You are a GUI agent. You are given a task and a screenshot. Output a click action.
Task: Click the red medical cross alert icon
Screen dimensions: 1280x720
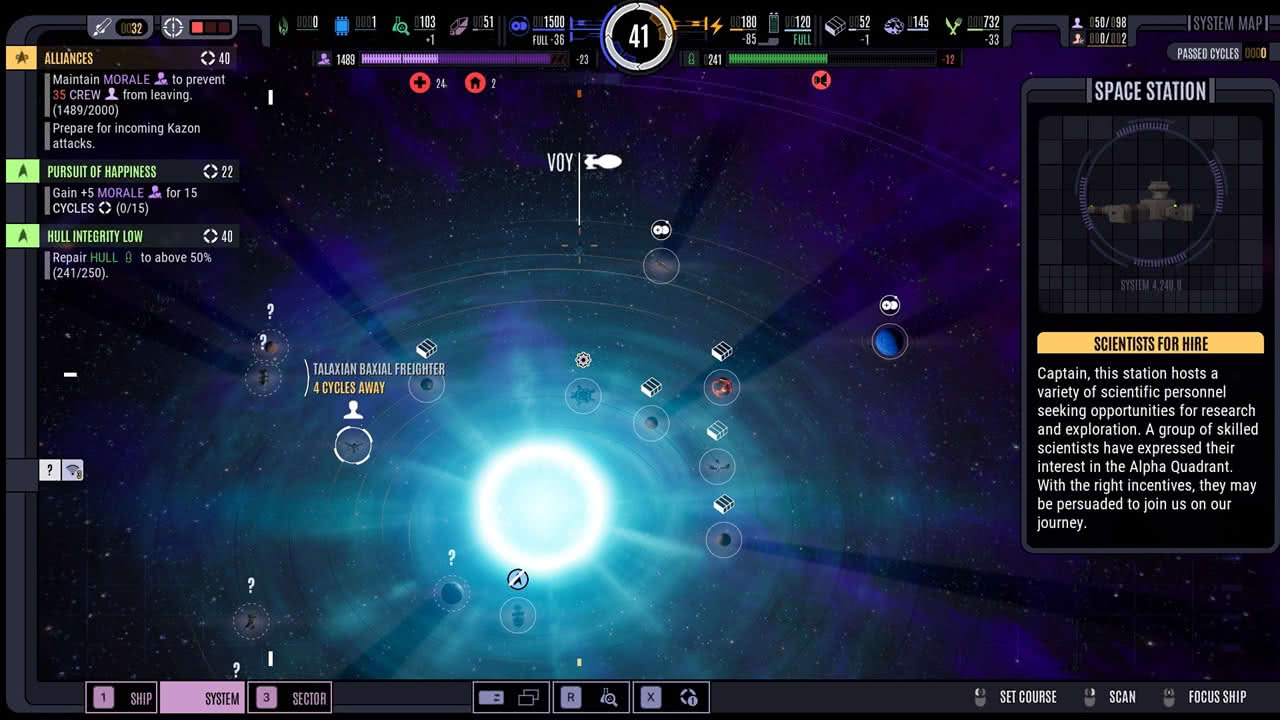click(x=420, y=83)
